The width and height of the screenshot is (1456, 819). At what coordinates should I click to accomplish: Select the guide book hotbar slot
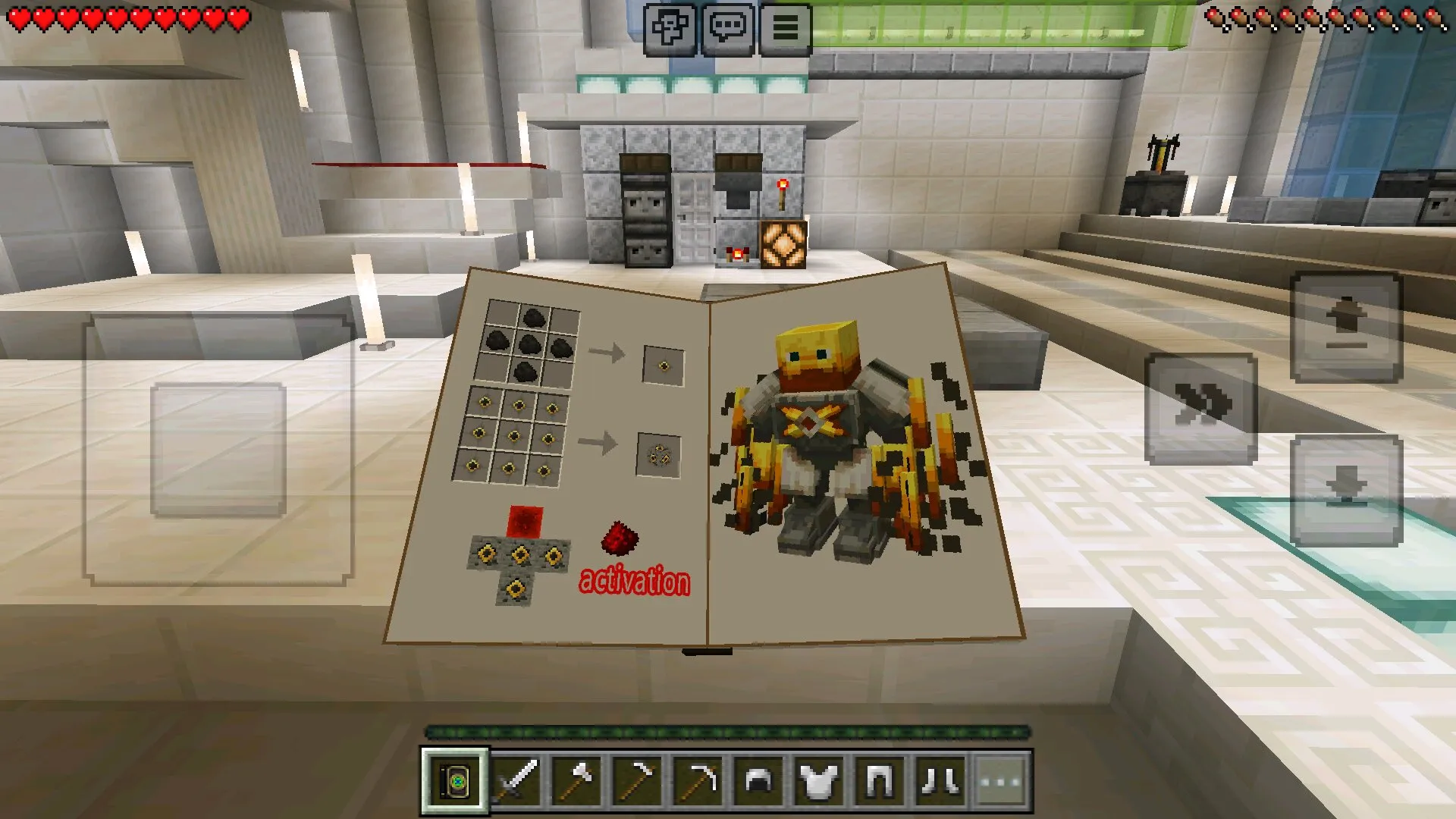coord(456,780)
